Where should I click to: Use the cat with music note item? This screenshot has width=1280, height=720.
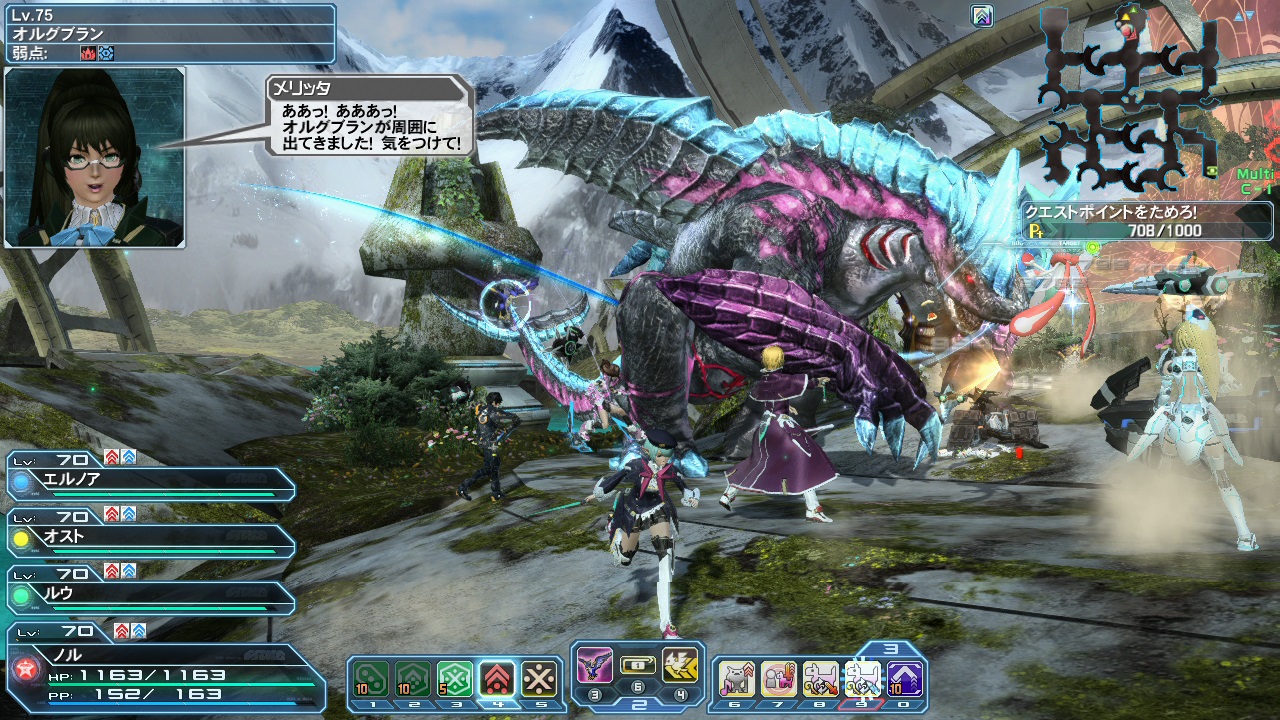pyautogui.click(x=737, y=679)
